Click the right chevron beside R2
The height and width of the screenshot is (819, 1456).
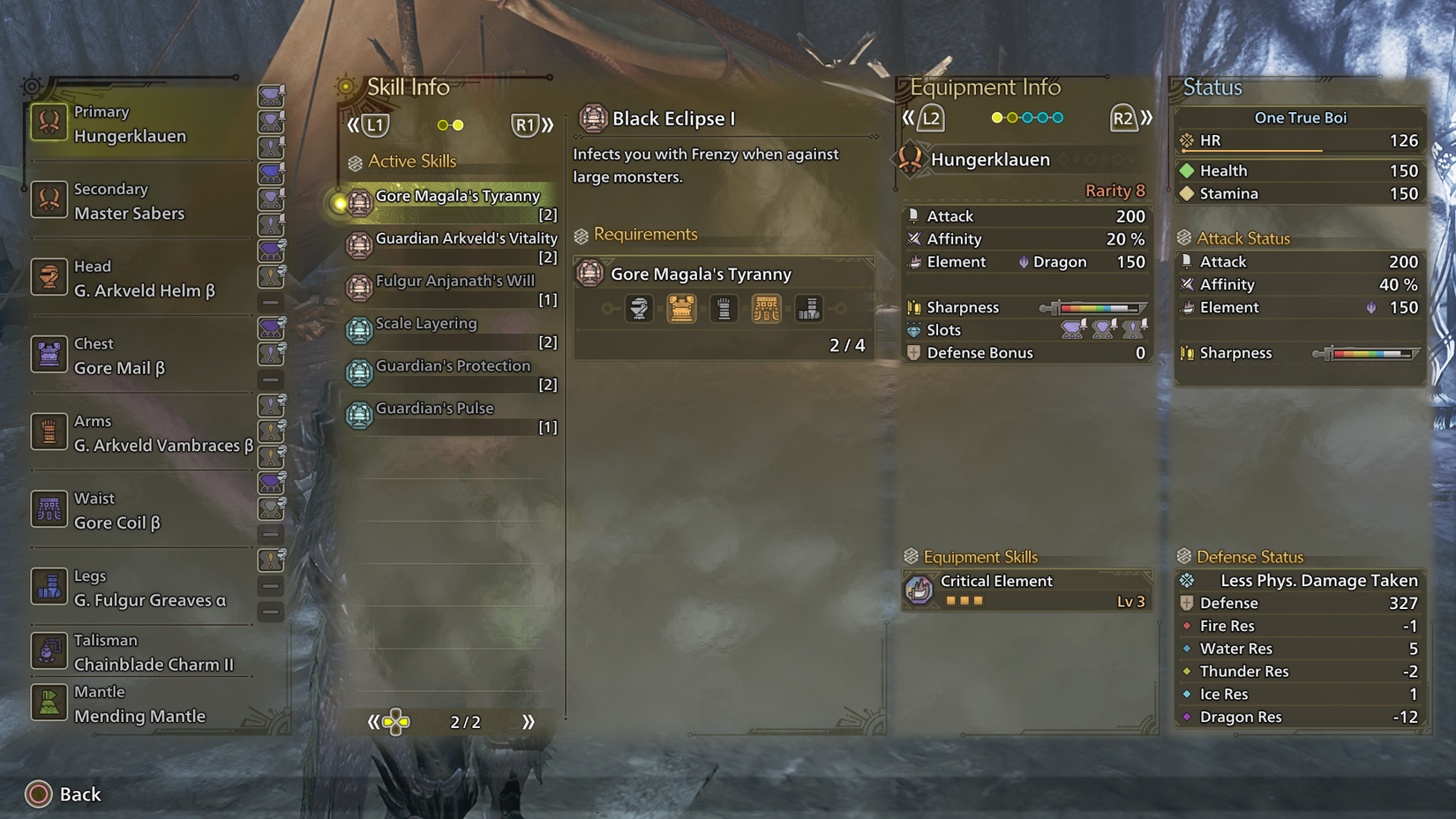tap(1145, 116)
